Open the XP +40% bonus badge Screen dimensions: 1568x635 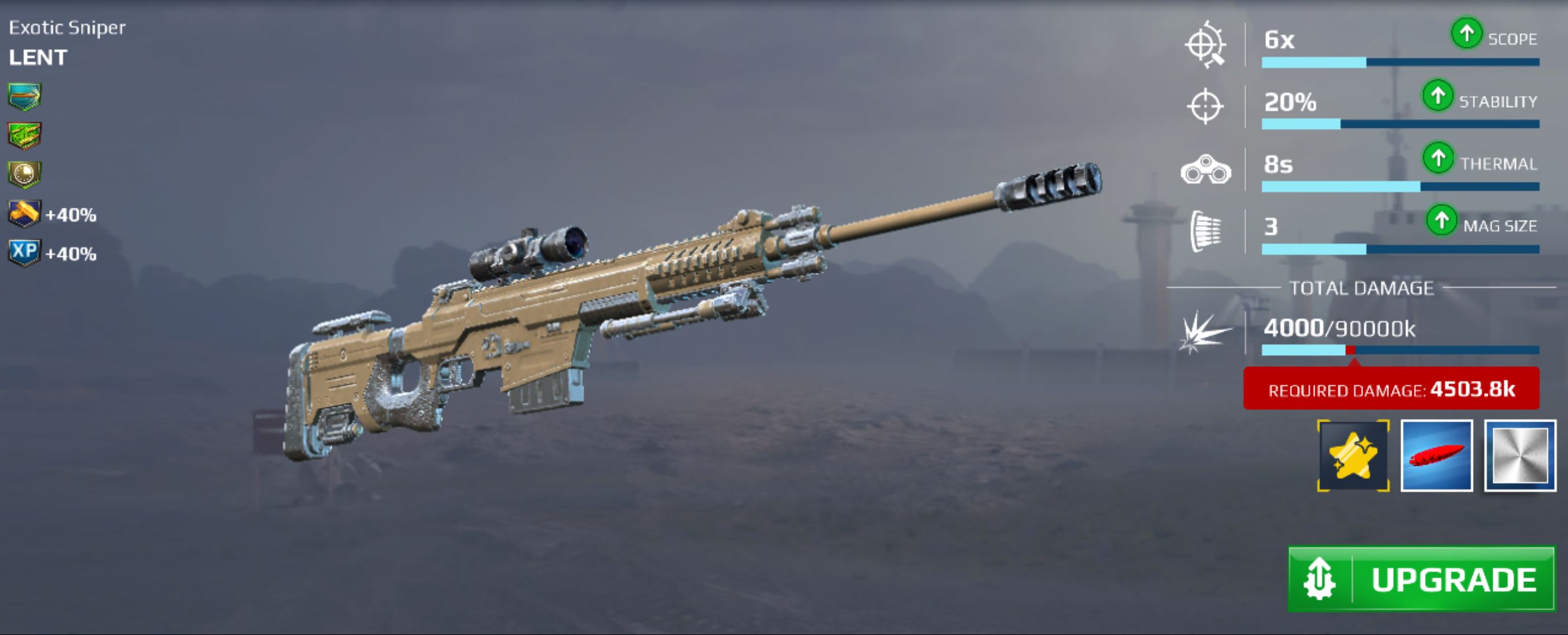click(x=25, y=252)
